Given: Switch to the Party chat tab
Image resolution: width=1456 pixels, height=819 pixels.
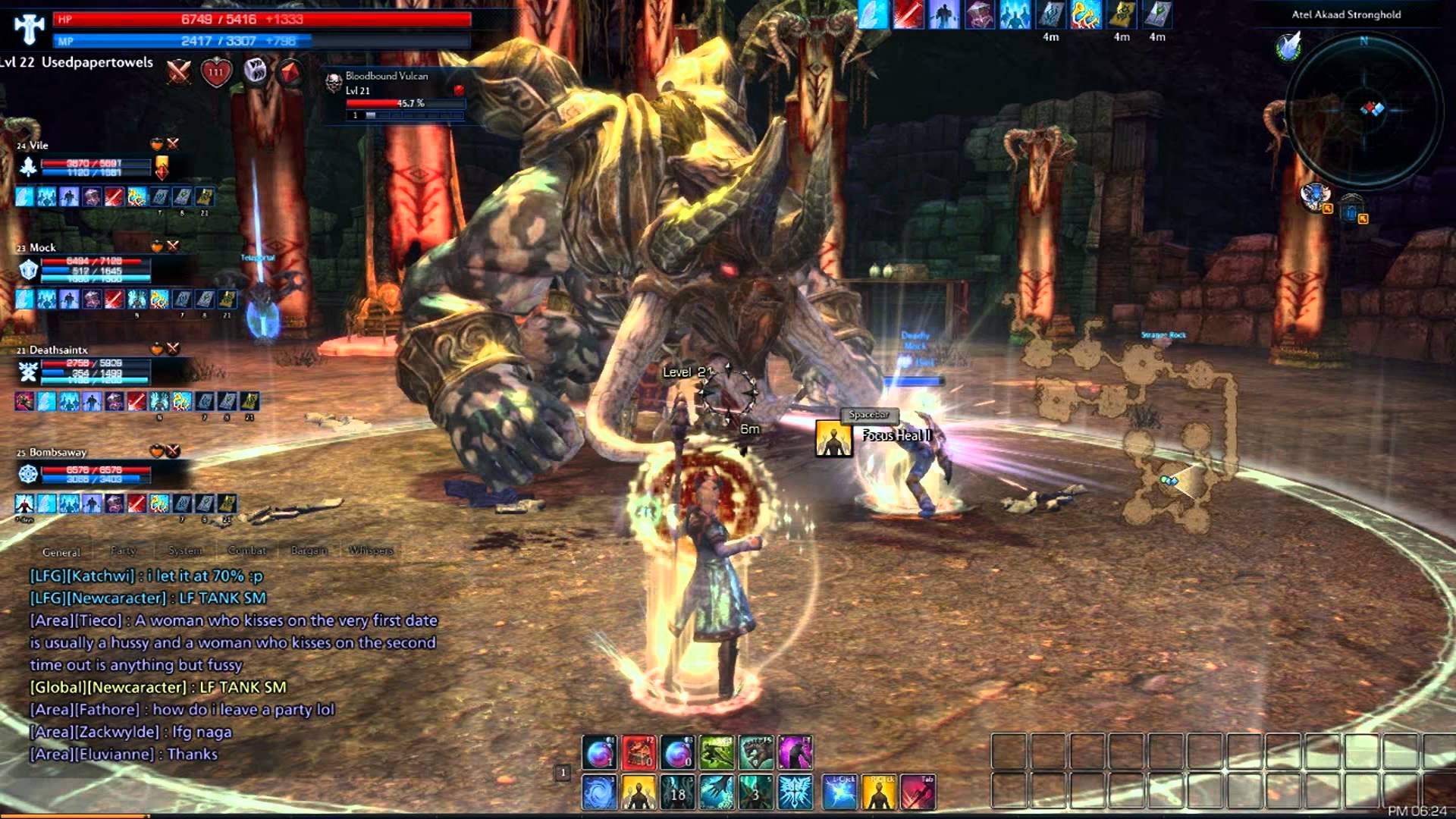Looking at the screenshot, I should point(124,551).
